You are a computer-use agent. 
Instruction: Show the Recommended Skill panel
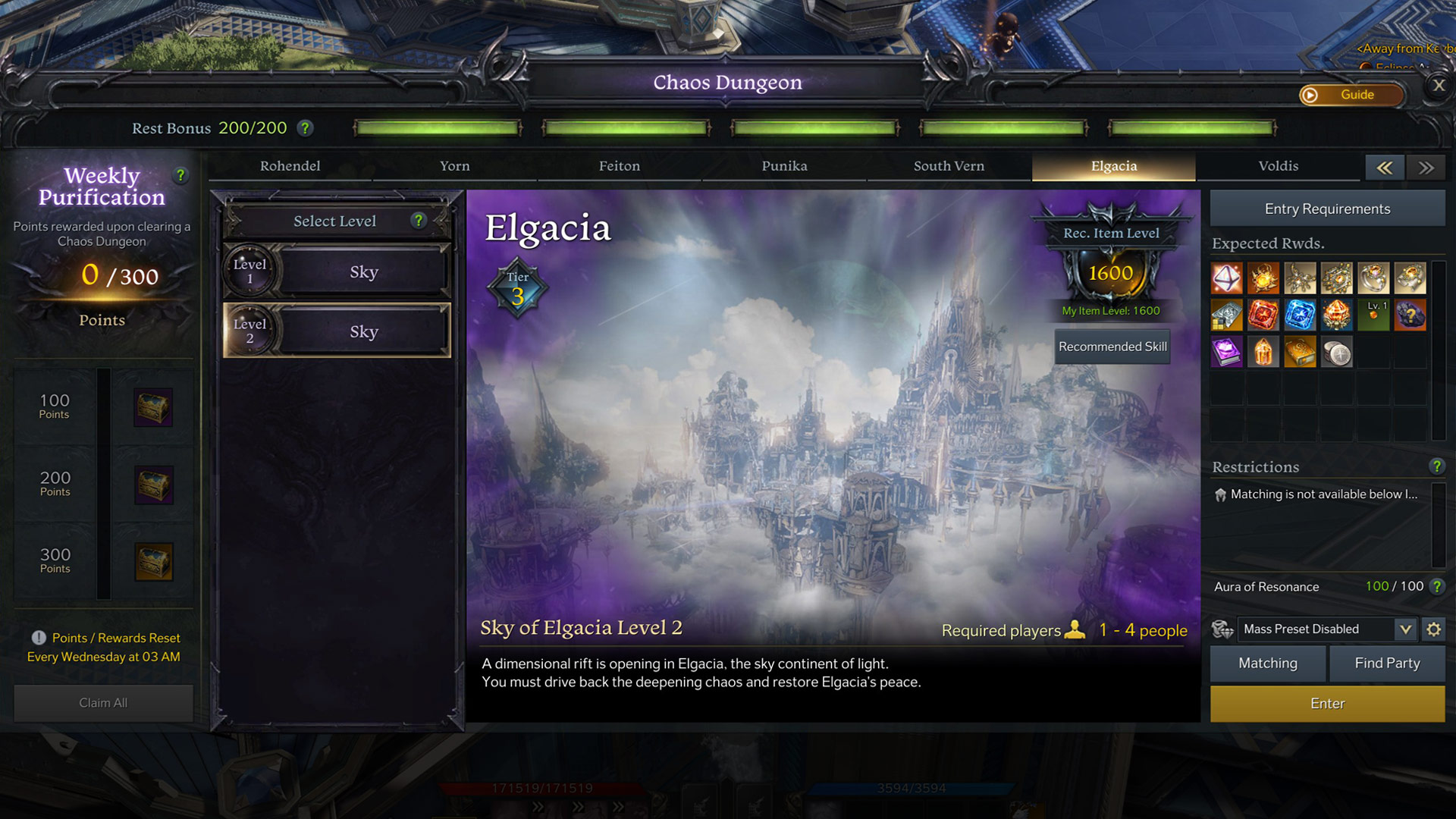tap(1112, 347)
